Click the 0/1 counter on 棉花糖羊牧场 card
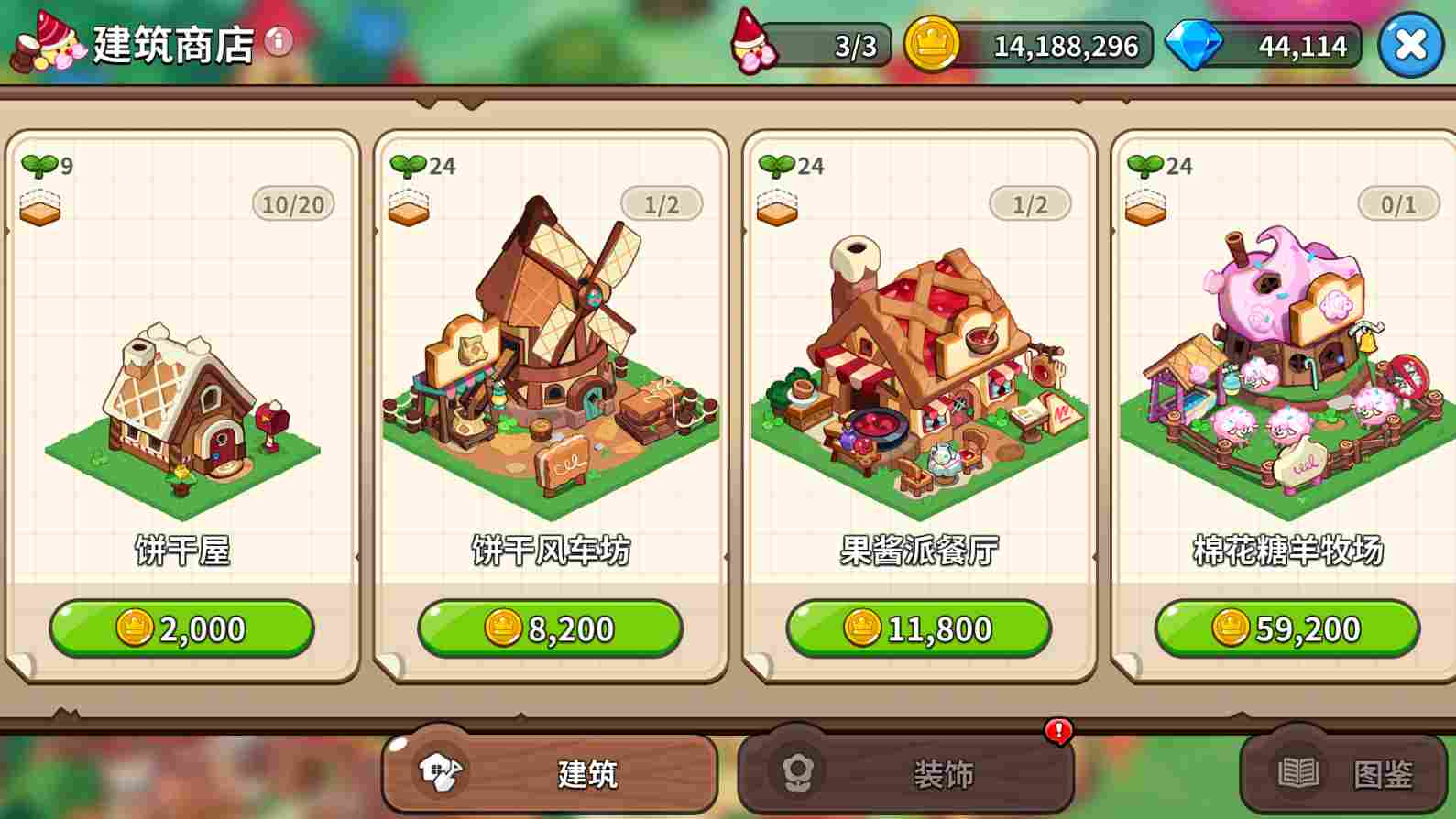 (x=1396, y=203)
